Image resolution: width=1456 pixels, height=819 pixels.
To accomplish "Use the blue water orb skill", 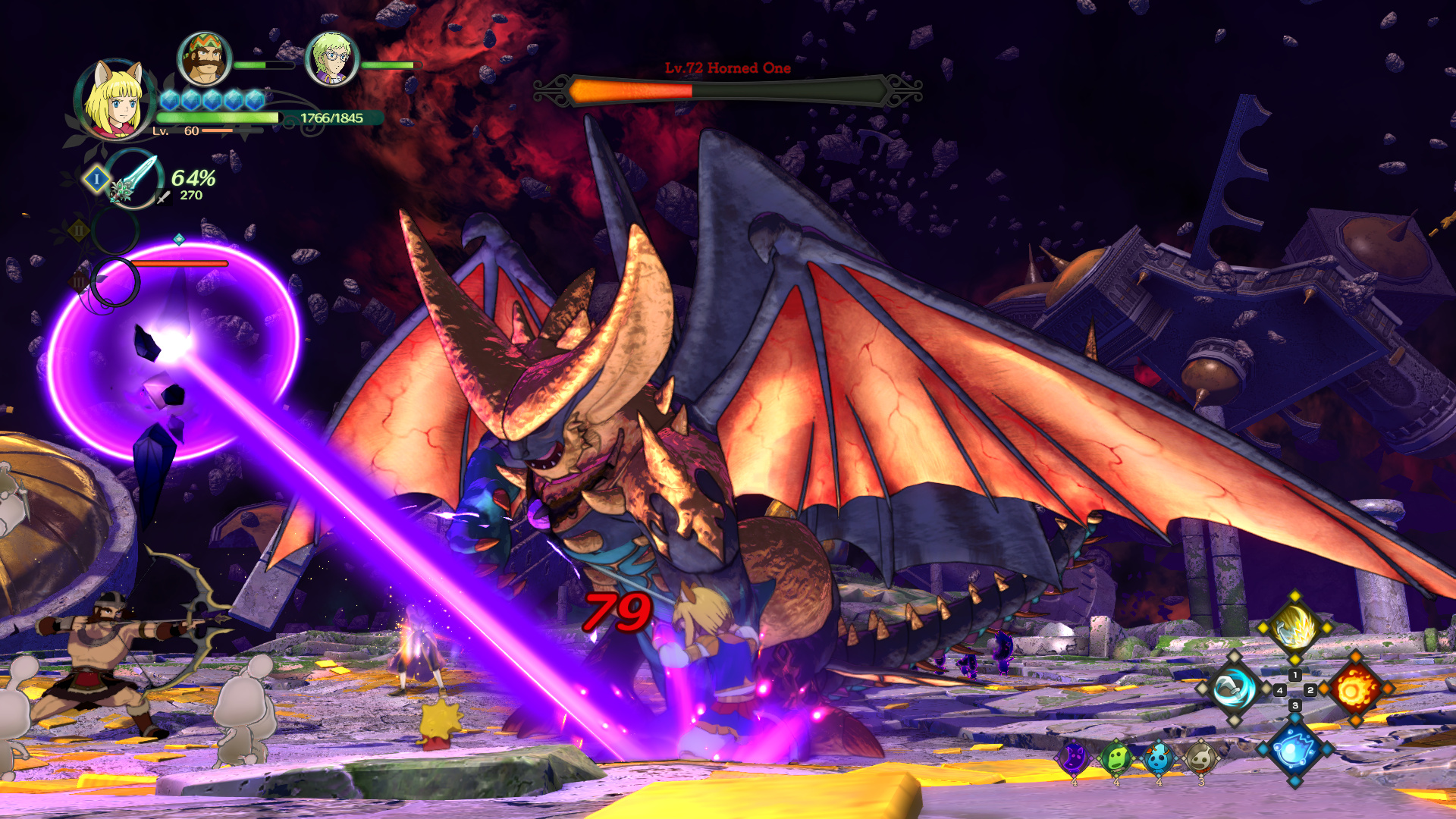I will pos(1294,749).
